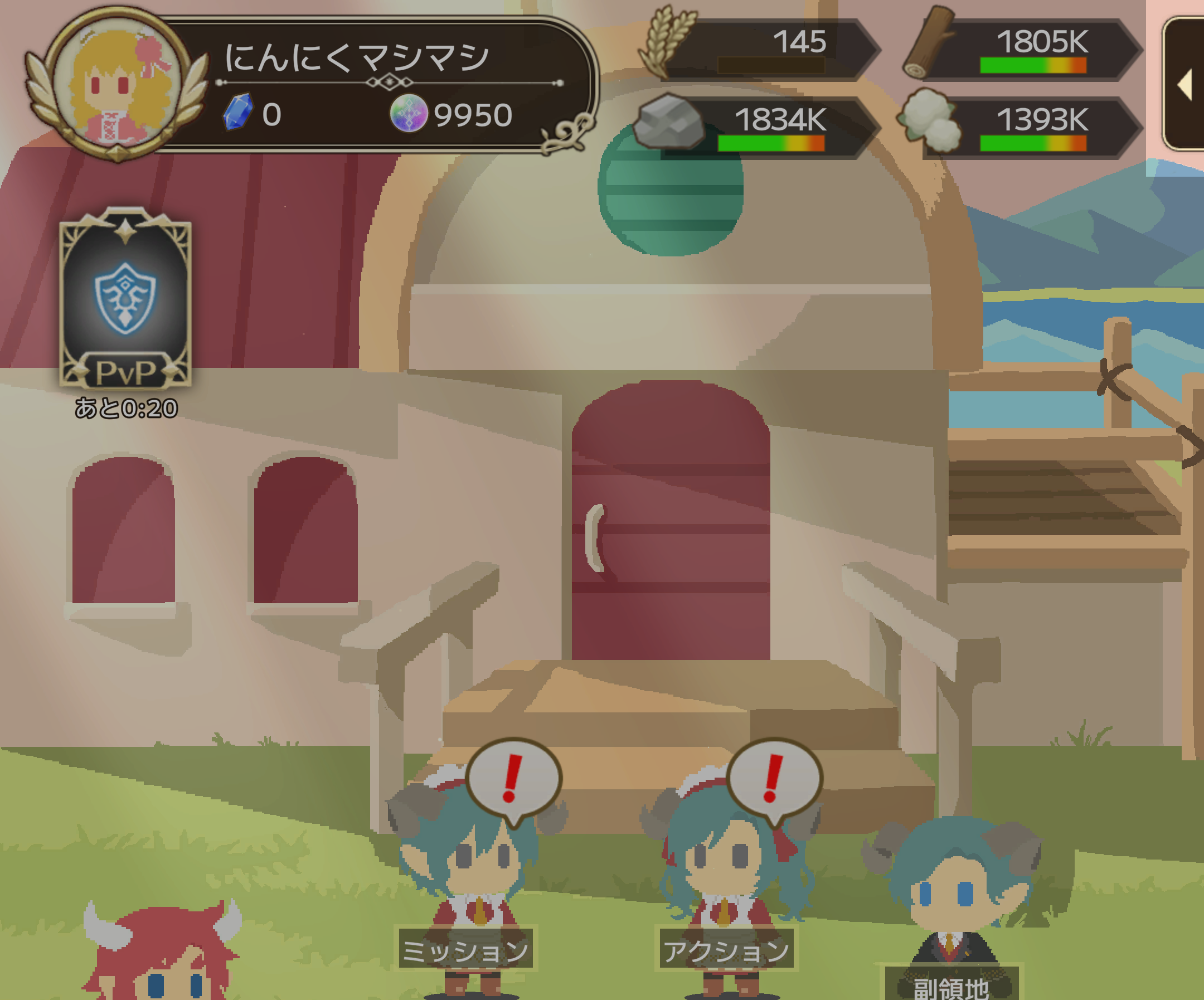Tap the blue crystal currency

pyautogui.click(x=253, y=114)
